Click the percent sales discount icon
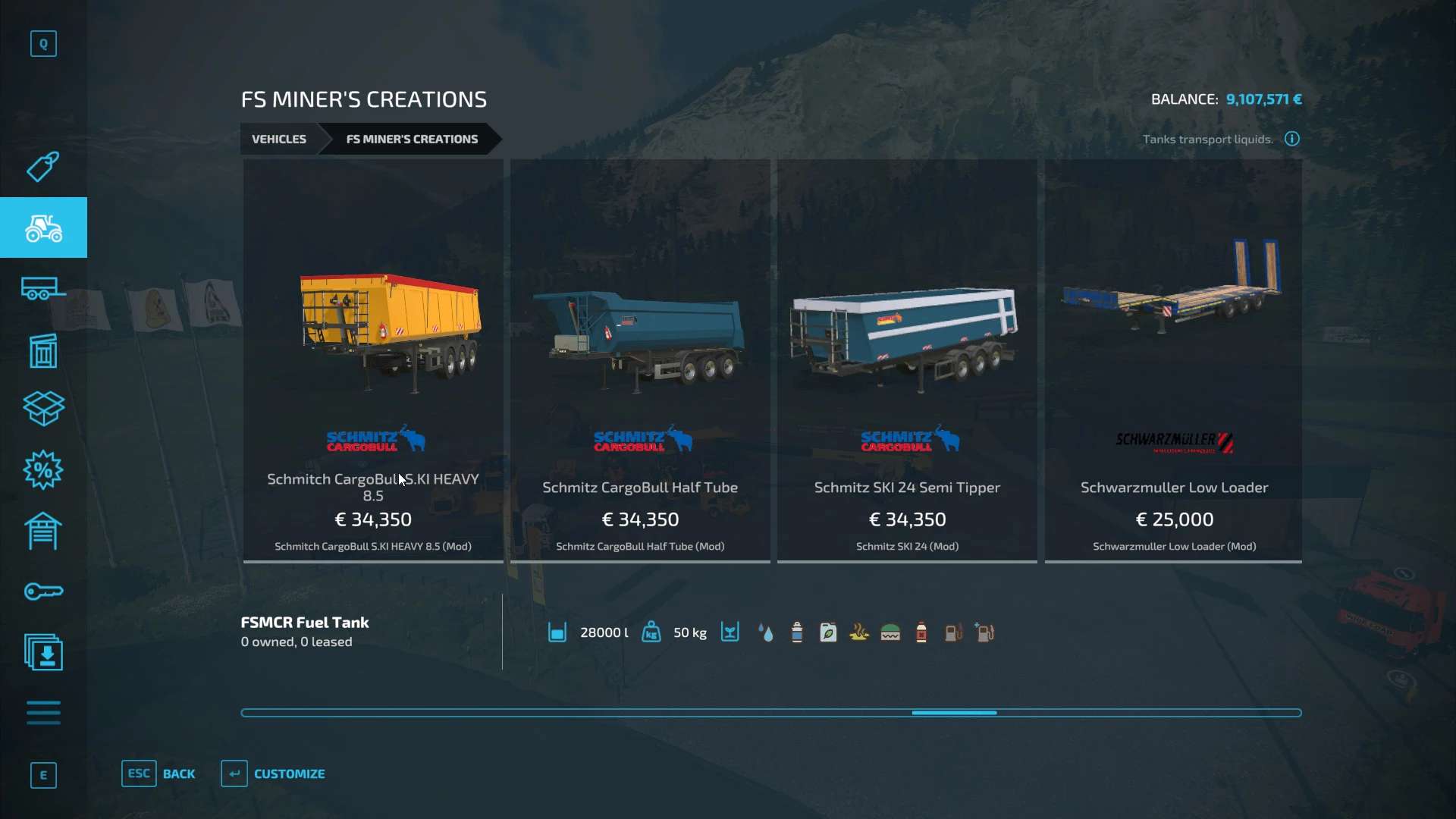The width and height of the screenshot is (1456, 819). (43, 470)
